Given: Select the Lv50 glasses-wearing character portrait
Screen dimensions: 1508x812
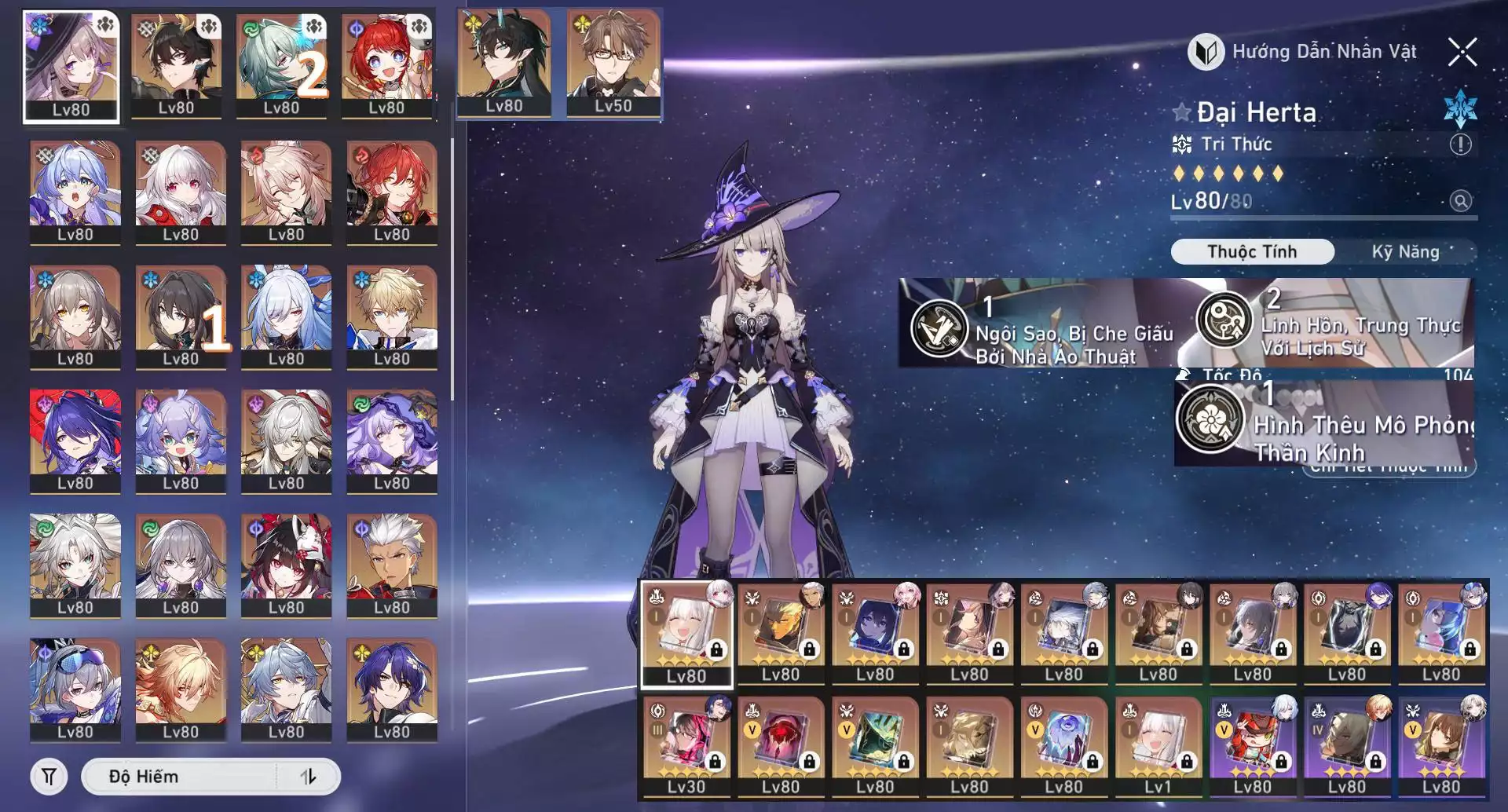Looking at the screenshot, I should click(x=613, y=64).
